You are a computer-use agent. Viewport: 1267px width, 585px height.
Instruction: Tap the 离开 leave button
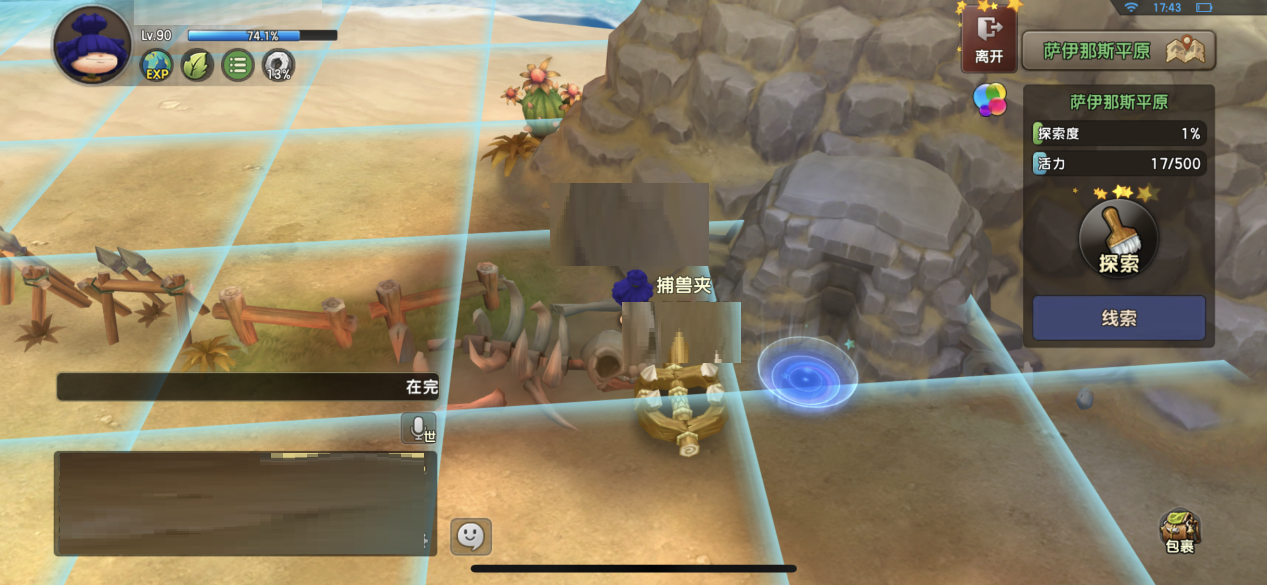point(989,40)
